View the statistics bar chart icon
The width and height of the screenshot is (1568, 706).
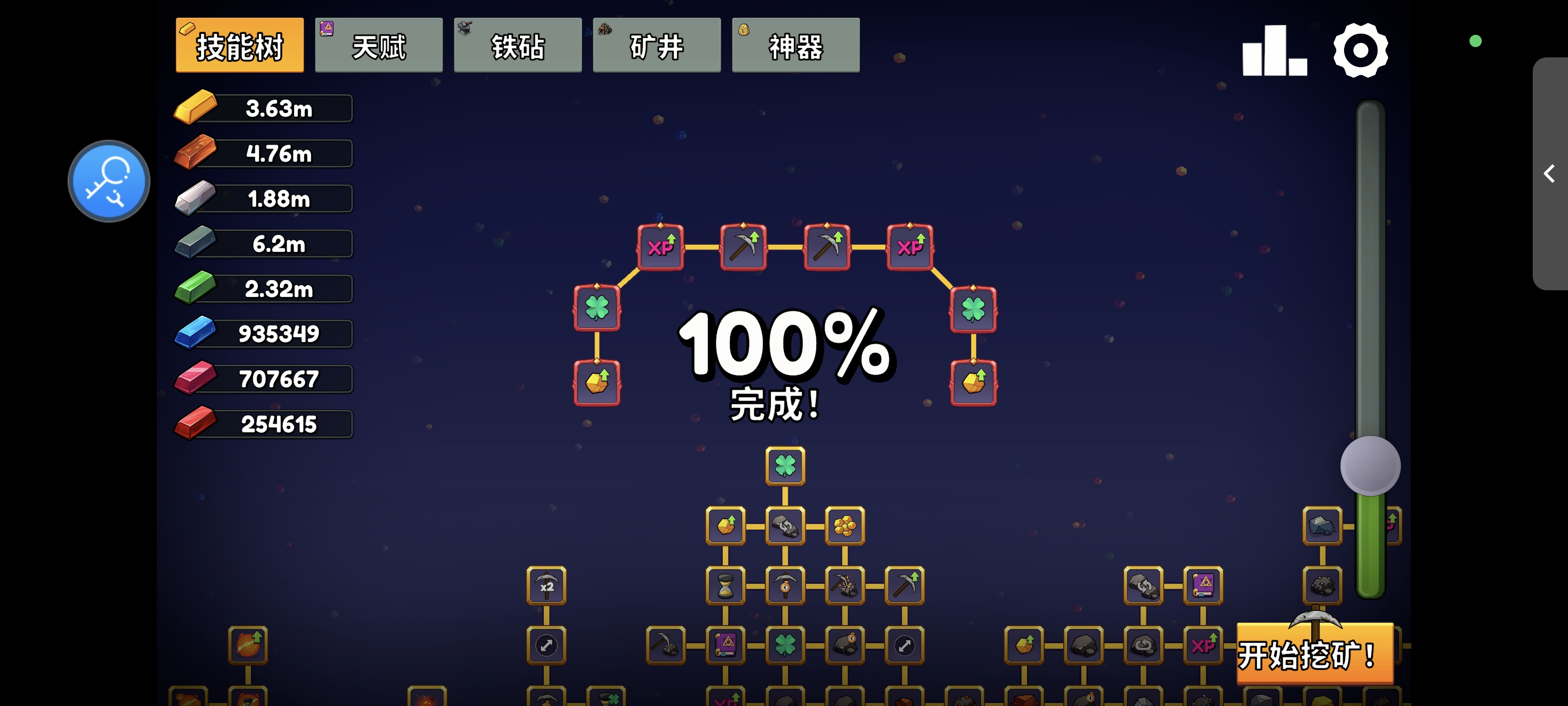coord(1274,51)
